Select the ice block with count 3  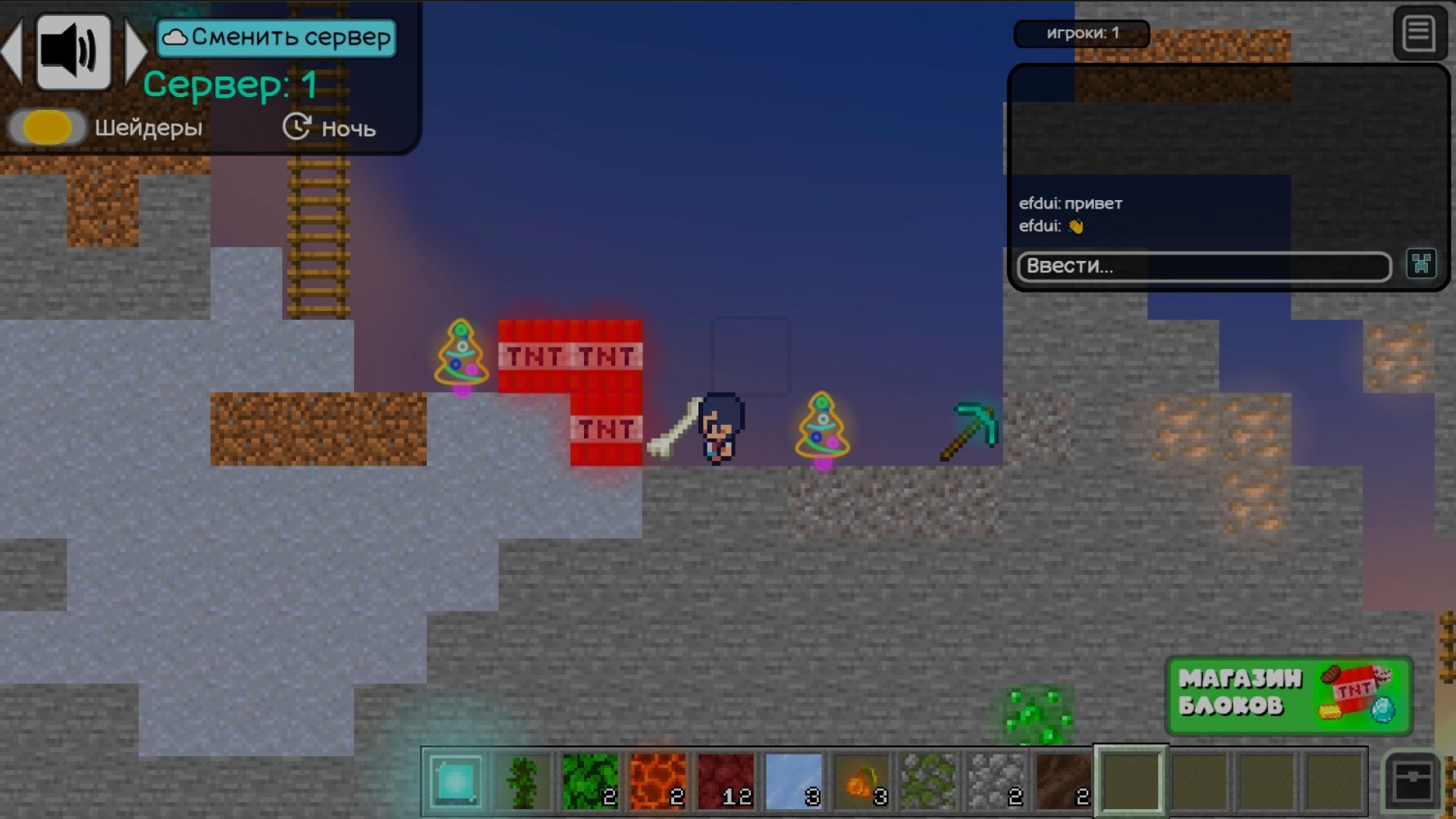(x=795, y=780)
